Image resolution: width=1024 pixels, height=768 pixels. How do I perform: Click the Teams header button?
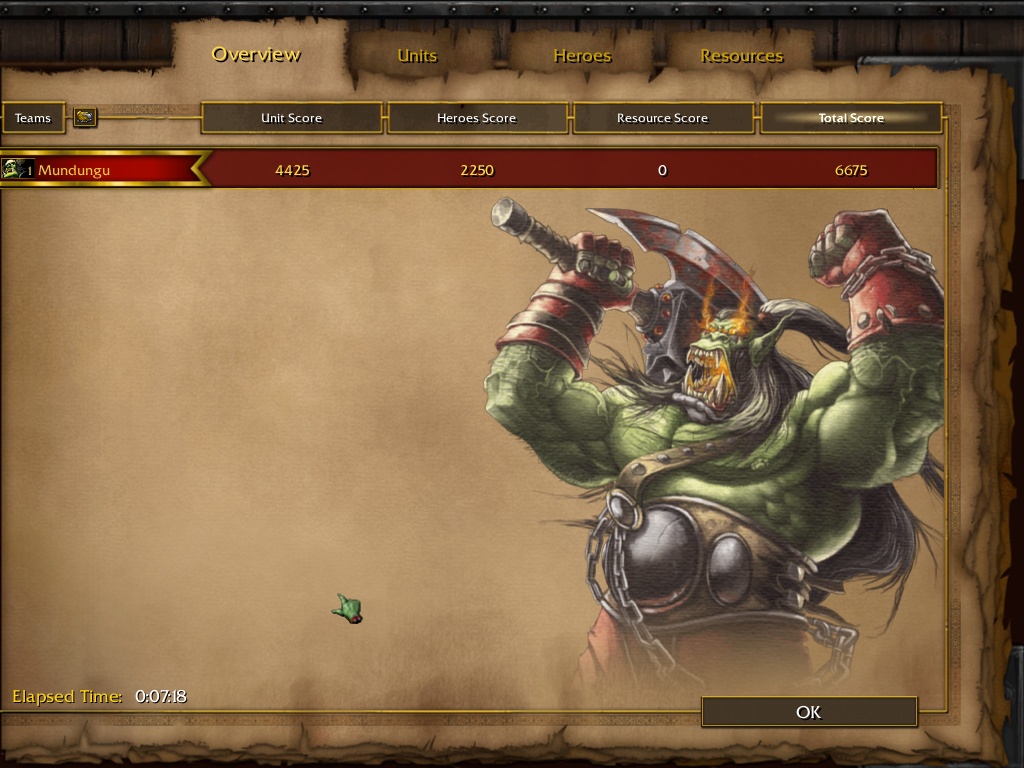33,118
